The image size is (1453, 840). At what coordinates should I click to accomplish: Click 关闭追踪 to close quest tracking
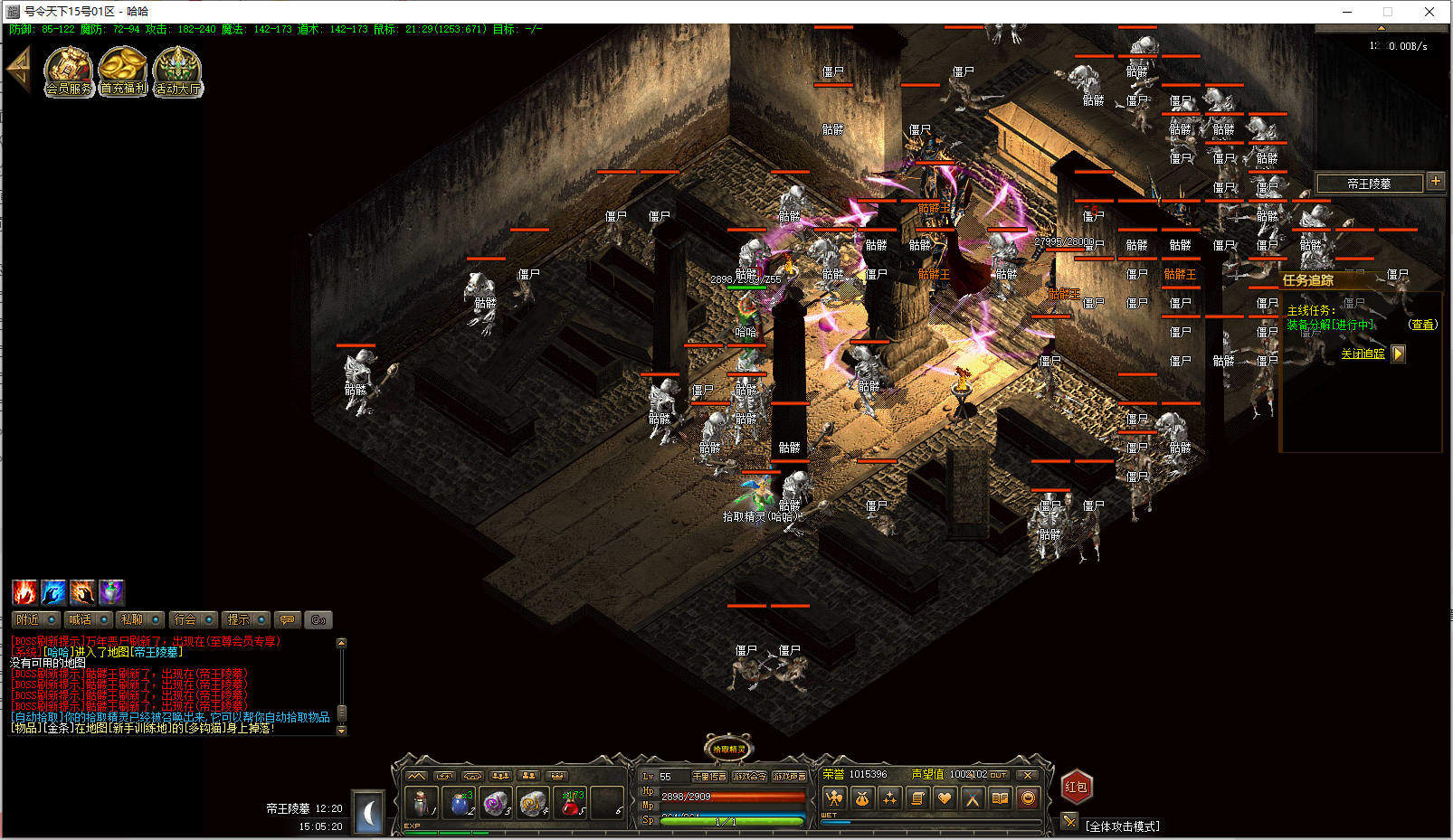(1363, 354)
